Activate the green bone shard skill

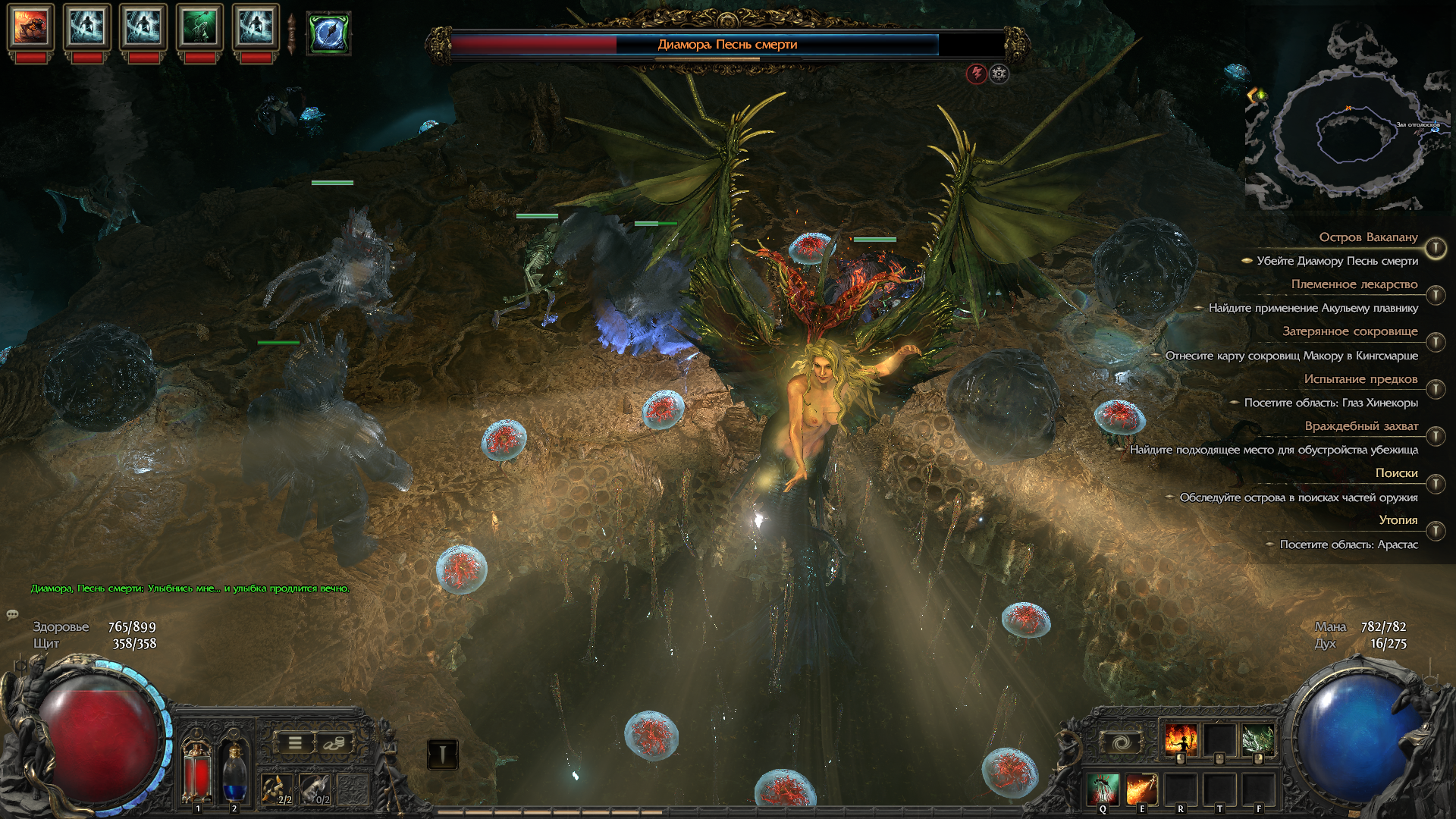[1258, 740]
